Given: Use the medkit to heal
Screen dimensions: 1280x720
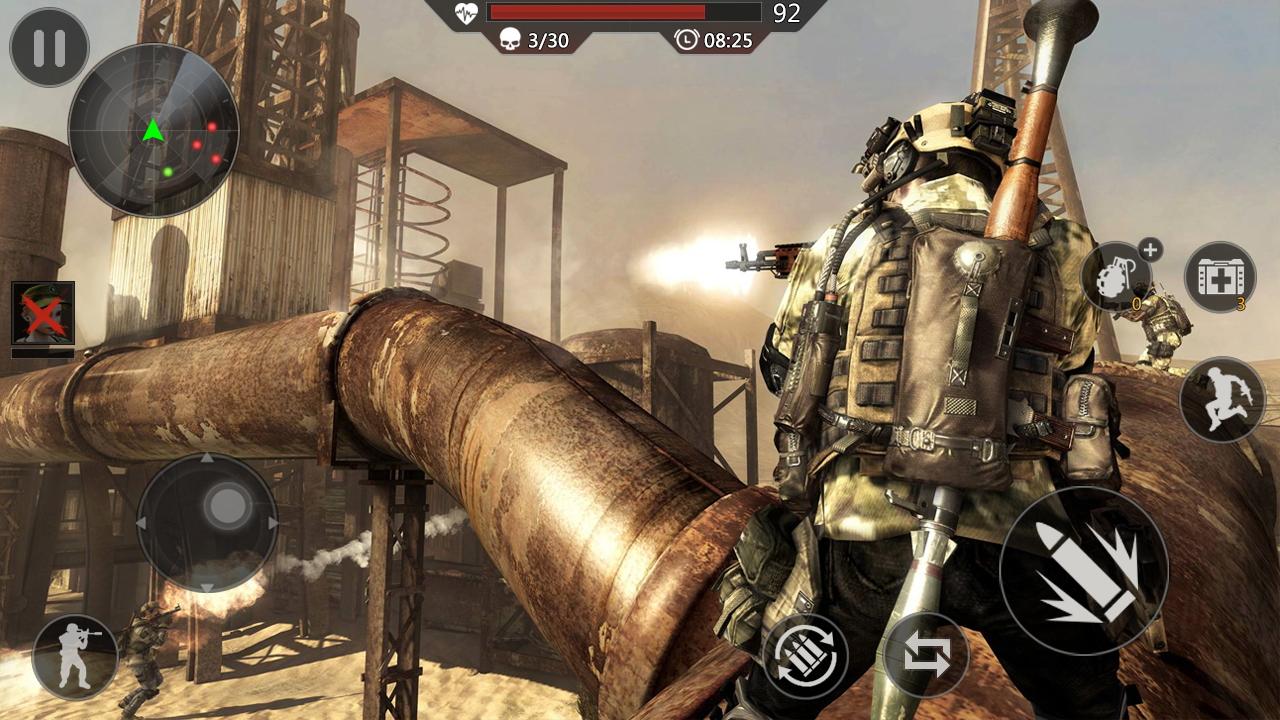Looking at the screenshot, I should (1220, 276).
